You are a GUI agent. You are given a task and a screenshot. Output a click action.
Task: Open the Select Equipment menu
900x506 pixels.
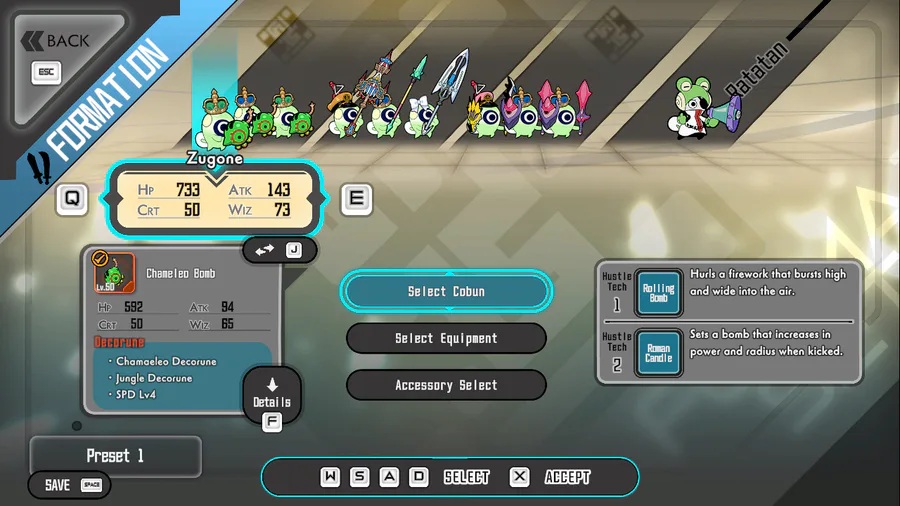pos(446,338)
